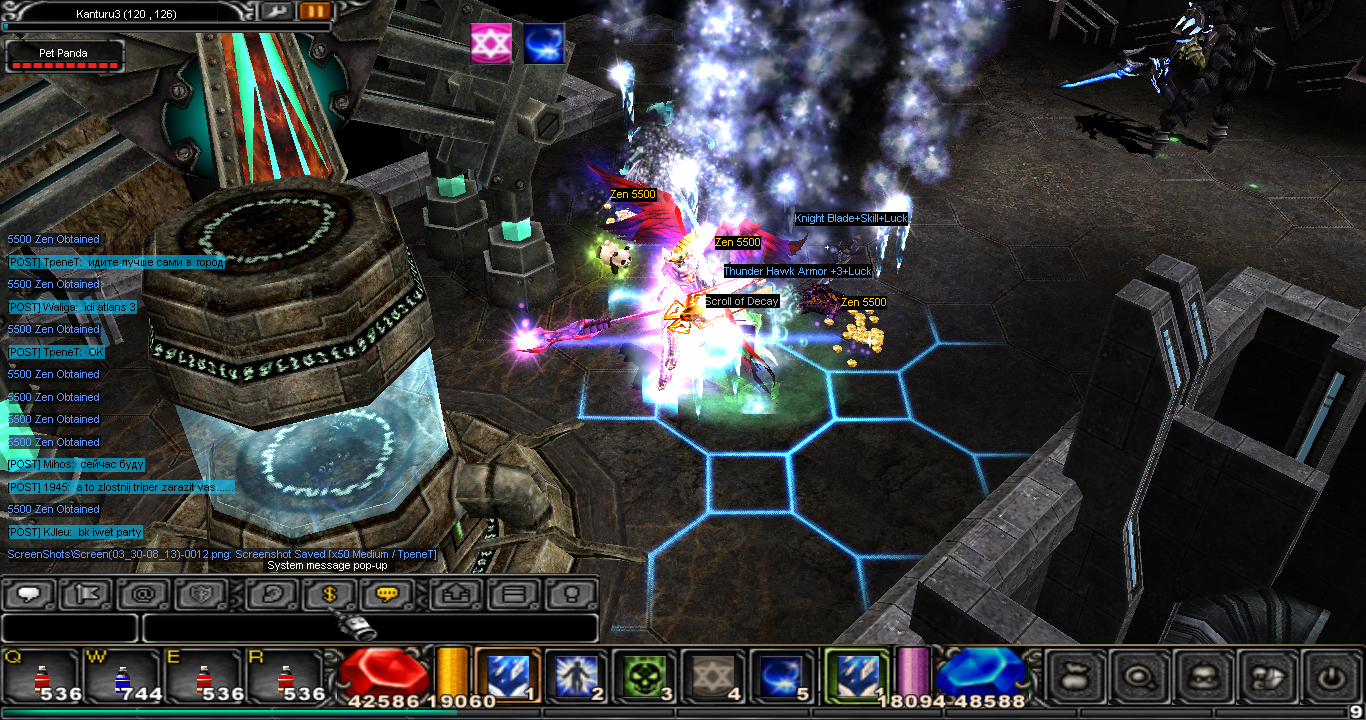
Task: Click the gold dollar sign chat button
Action: [328, 594]
